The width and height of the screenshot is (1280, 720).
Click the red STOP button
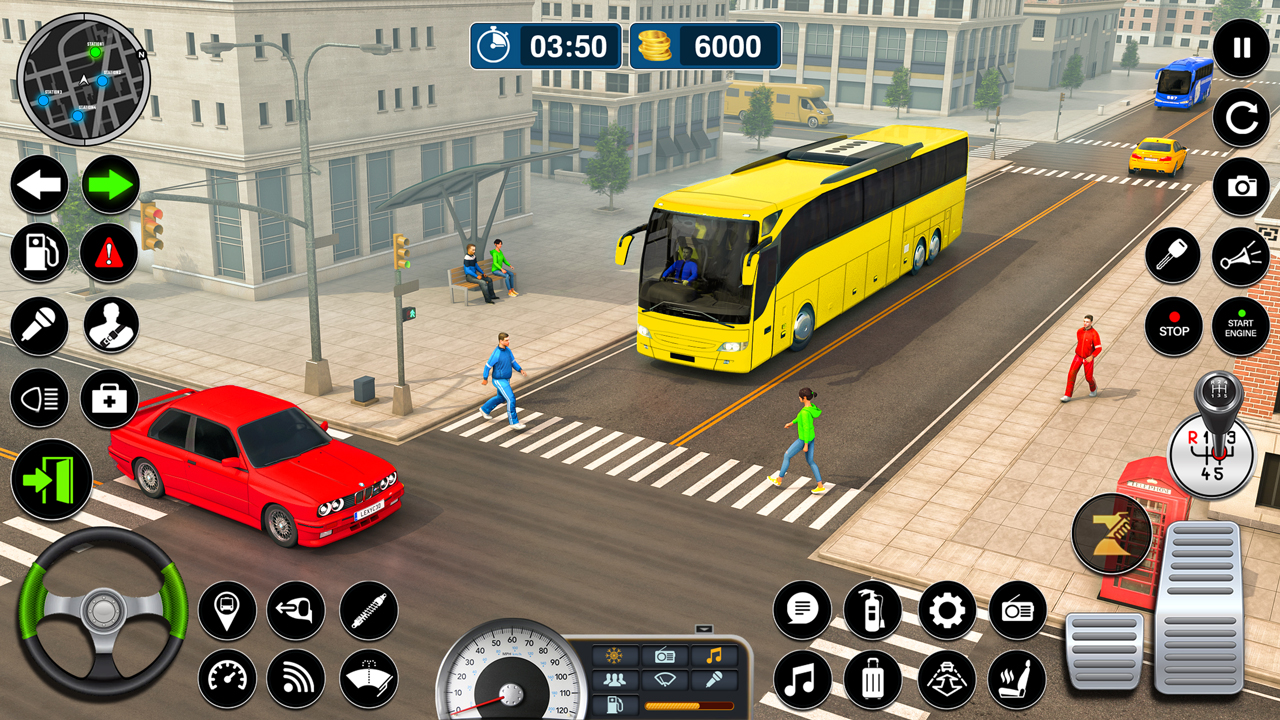tap(1173, 326)
